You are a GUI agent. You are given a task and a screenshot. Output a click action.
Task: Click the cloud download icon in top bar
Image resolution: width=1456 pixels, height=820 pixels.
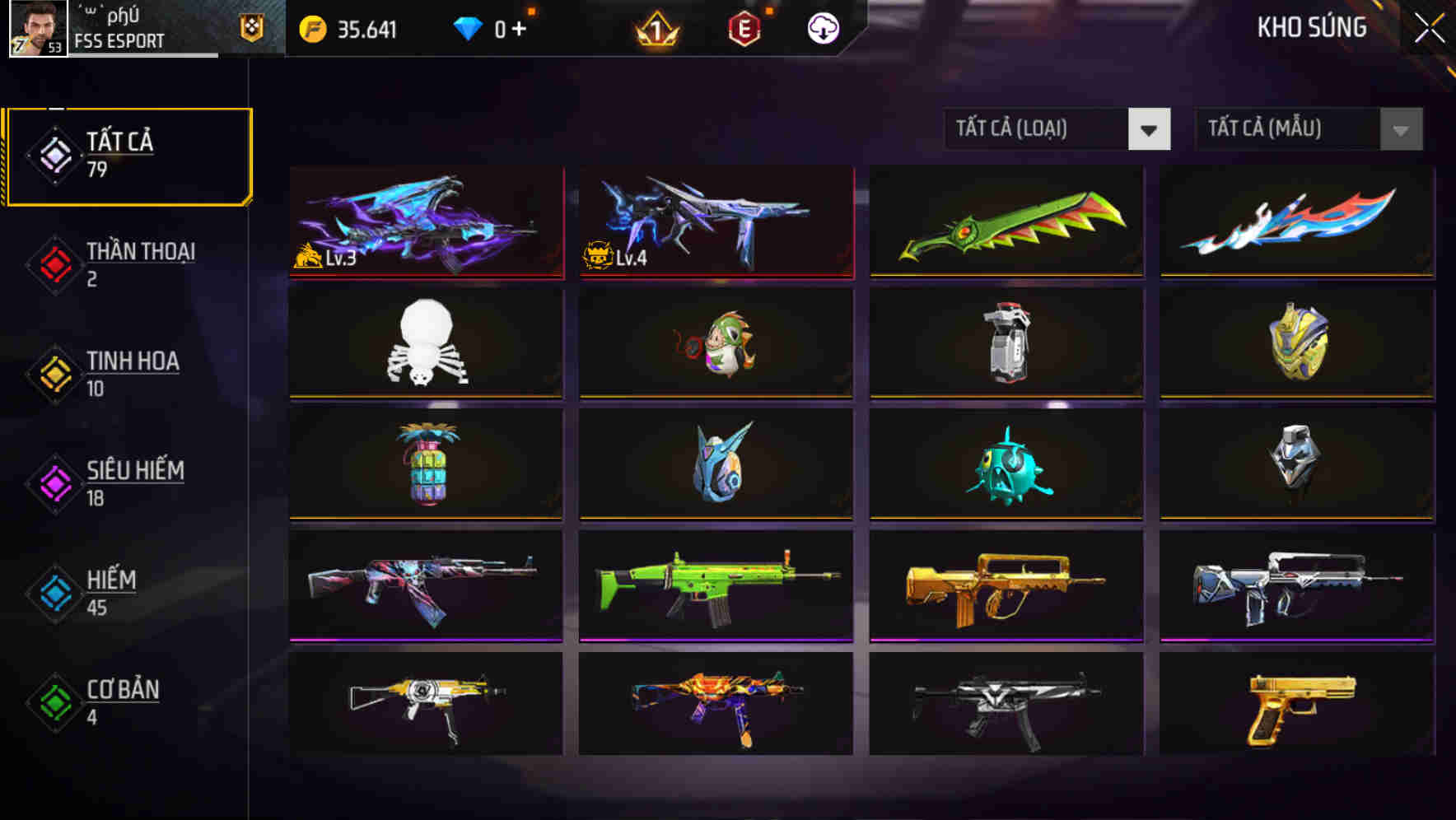(x=822, y=28)
